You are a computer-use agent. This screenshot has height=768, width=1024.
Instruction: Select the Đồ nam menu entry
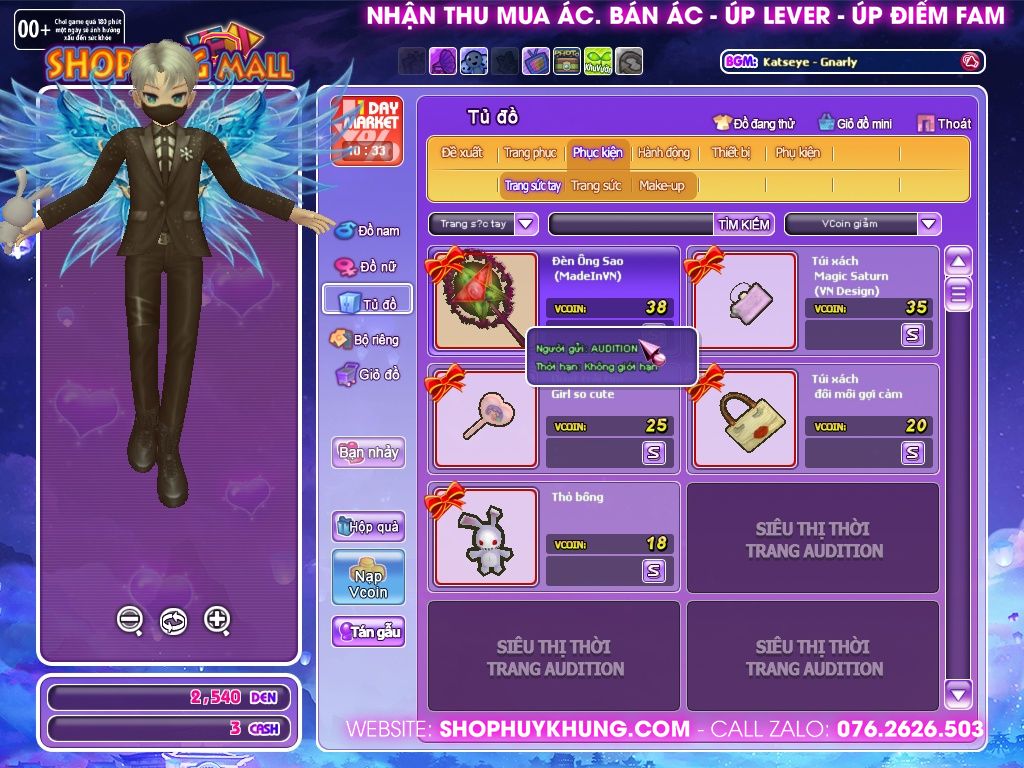pyautogui.click(x=368, y=231)
